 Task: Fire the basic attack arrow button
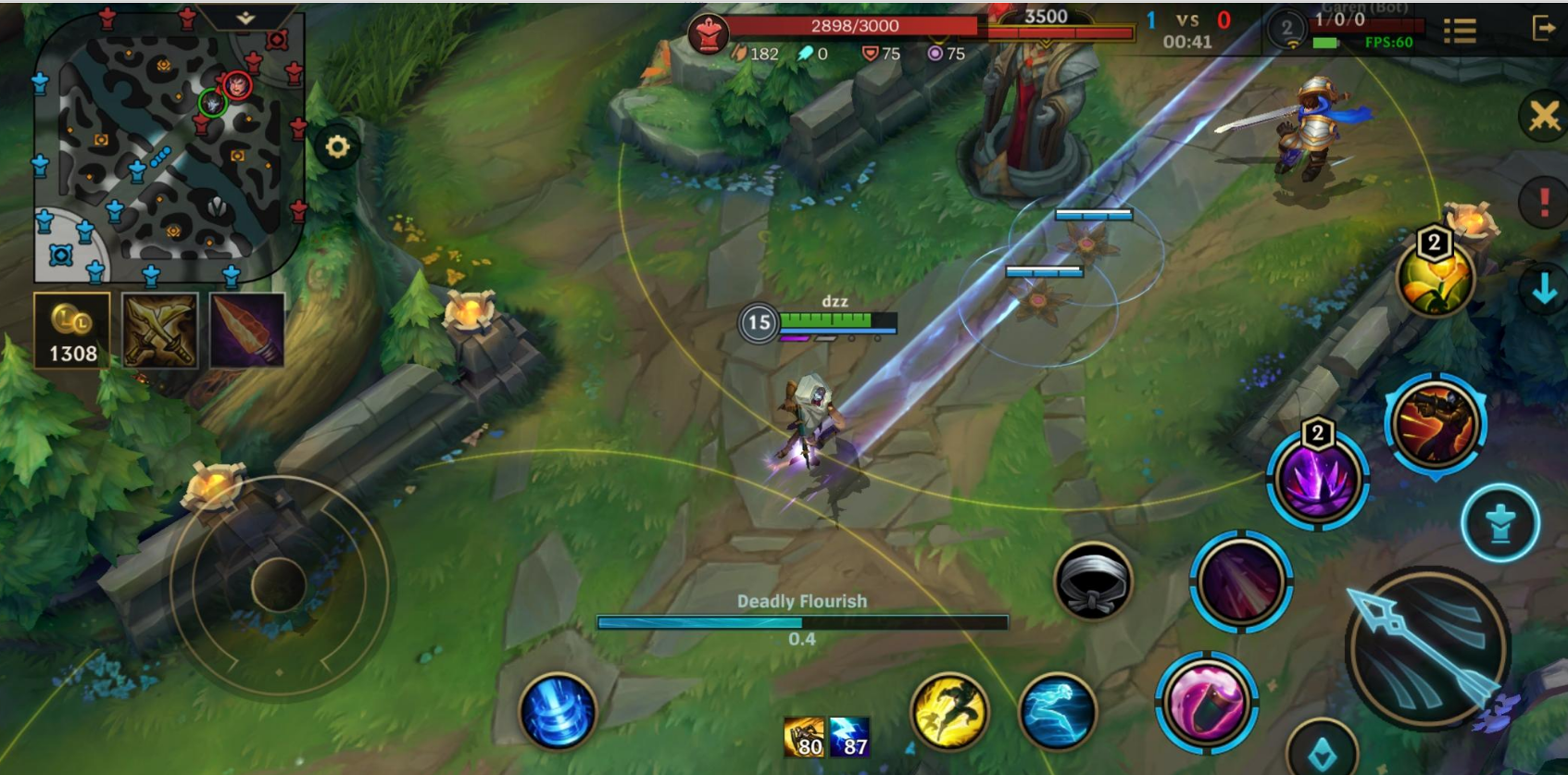1427,647
